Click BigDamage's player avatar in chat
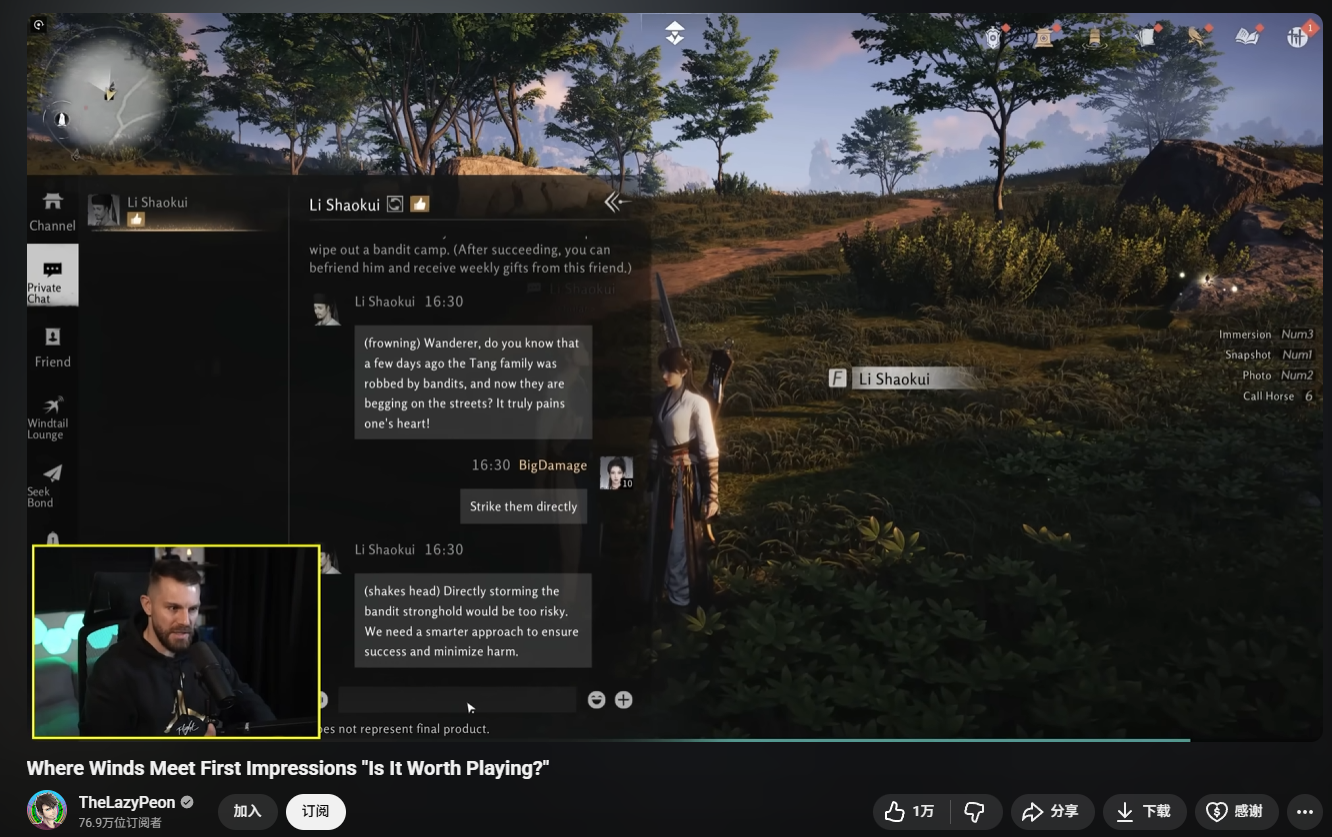Screen dimensions: 1332x837 coord(615,472)
